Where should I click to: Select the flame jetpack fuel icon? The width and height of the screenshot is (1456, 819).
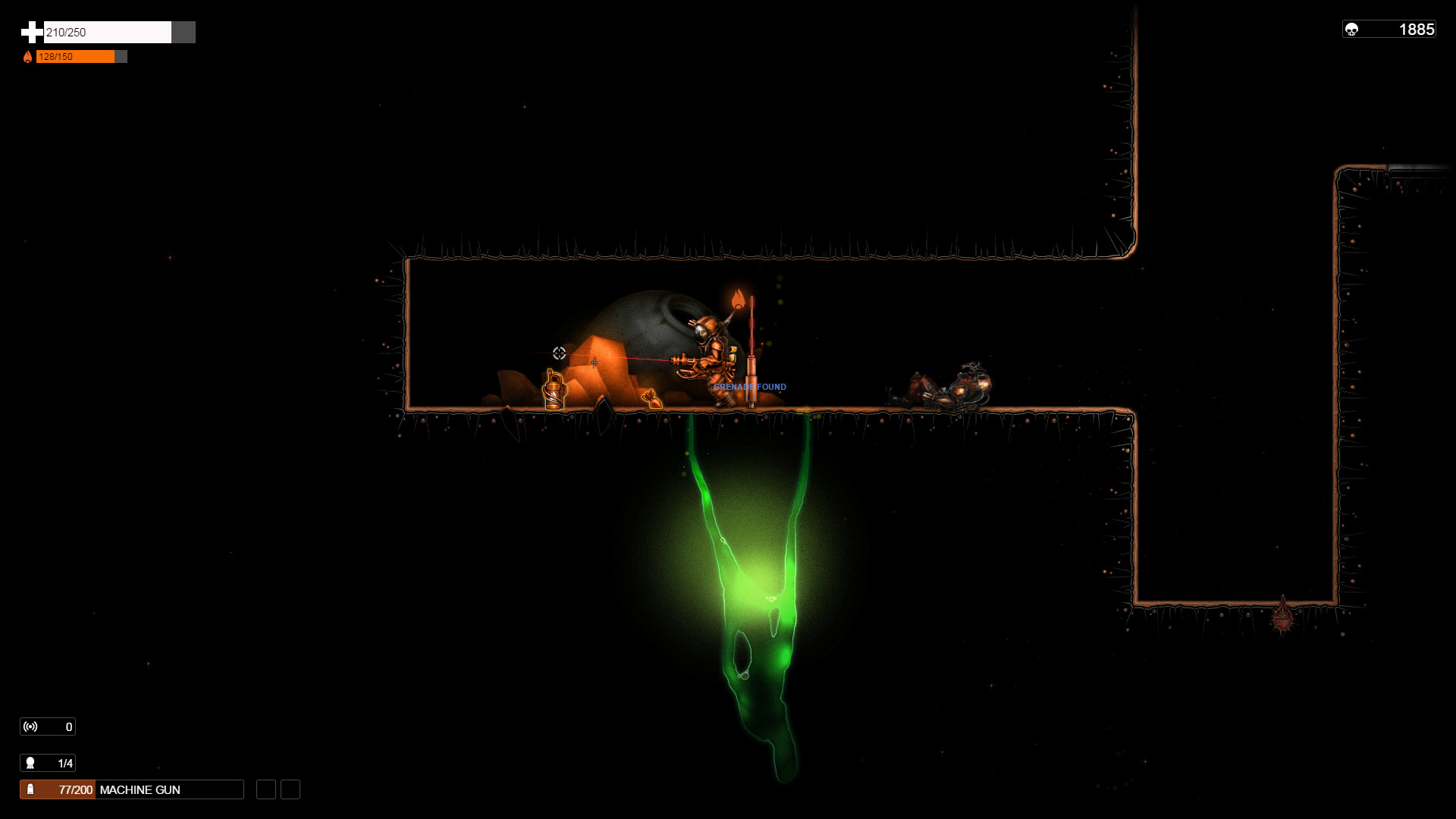(x=29, y=56)
